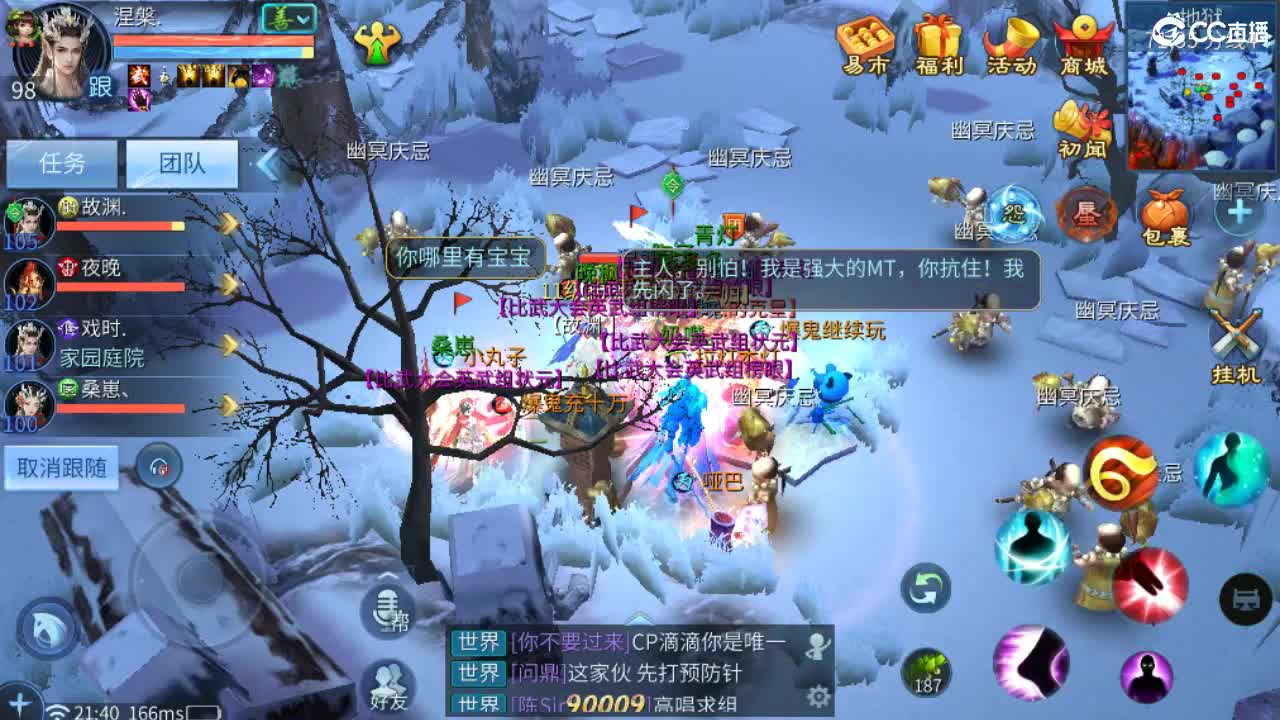
Task: Click the minimap in the top right corner
Action: click(1198, 90)
